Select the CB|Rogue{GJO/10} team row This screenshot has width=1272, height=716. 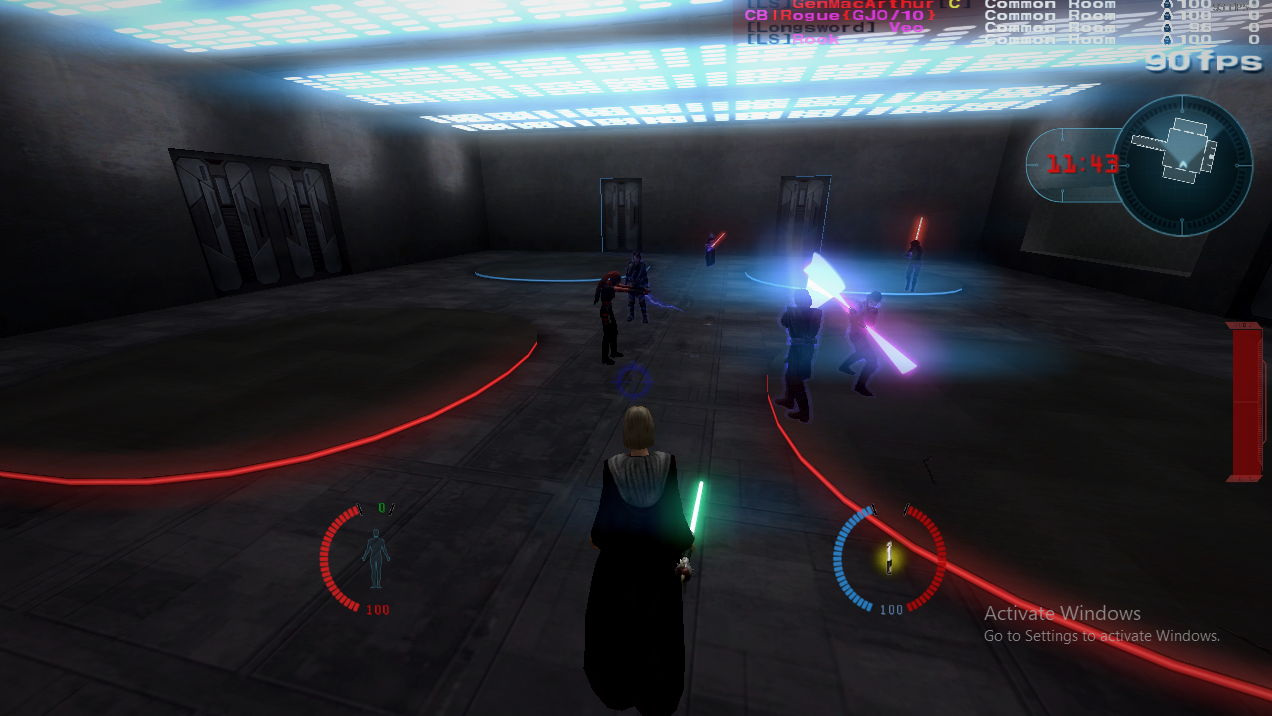[840, 16]
